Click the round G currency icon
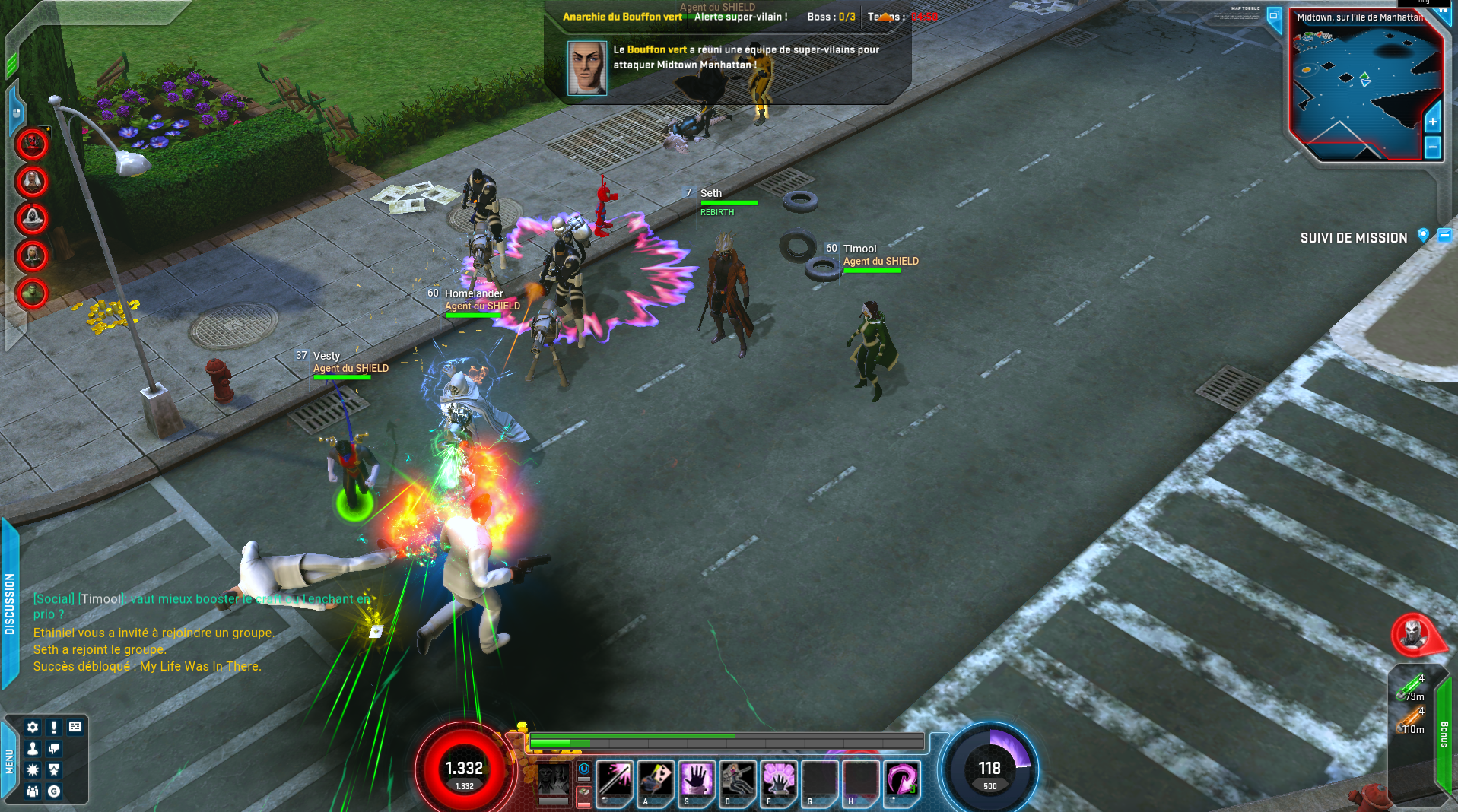 54,791
